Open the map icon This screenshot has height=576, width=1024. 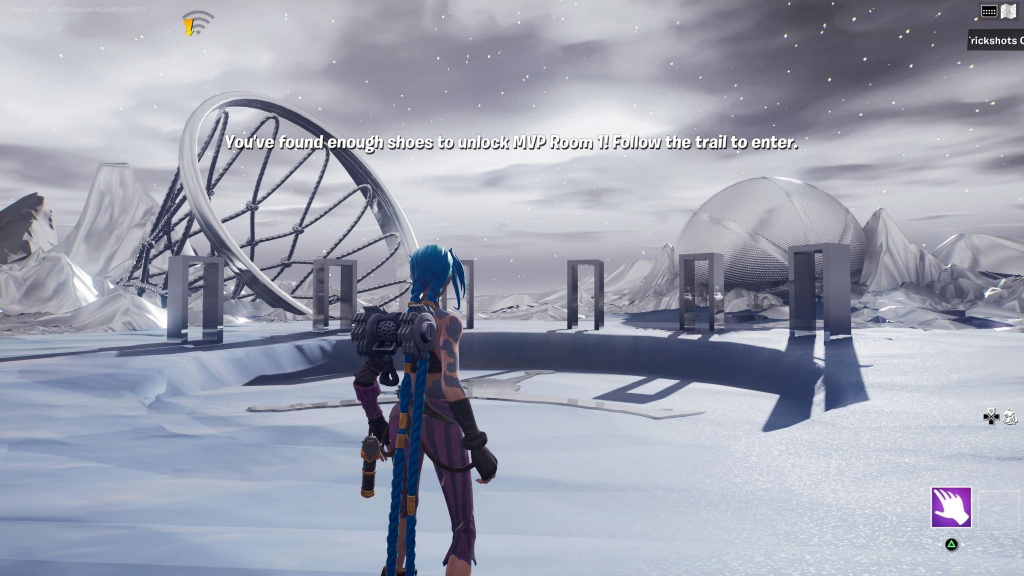pos(1008,11)
